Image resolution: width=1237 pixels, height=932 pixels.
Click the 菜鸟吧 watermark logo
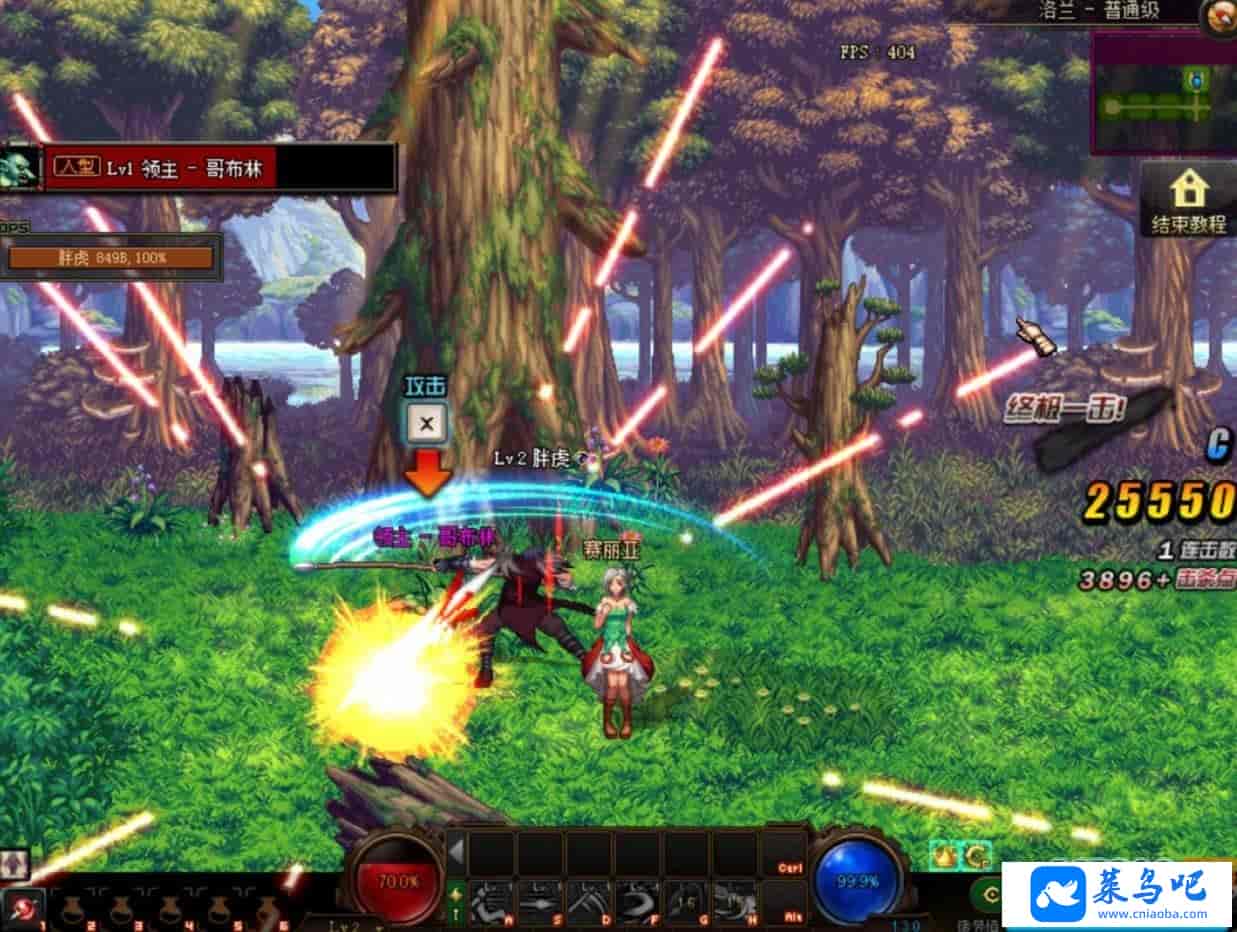1116,894
